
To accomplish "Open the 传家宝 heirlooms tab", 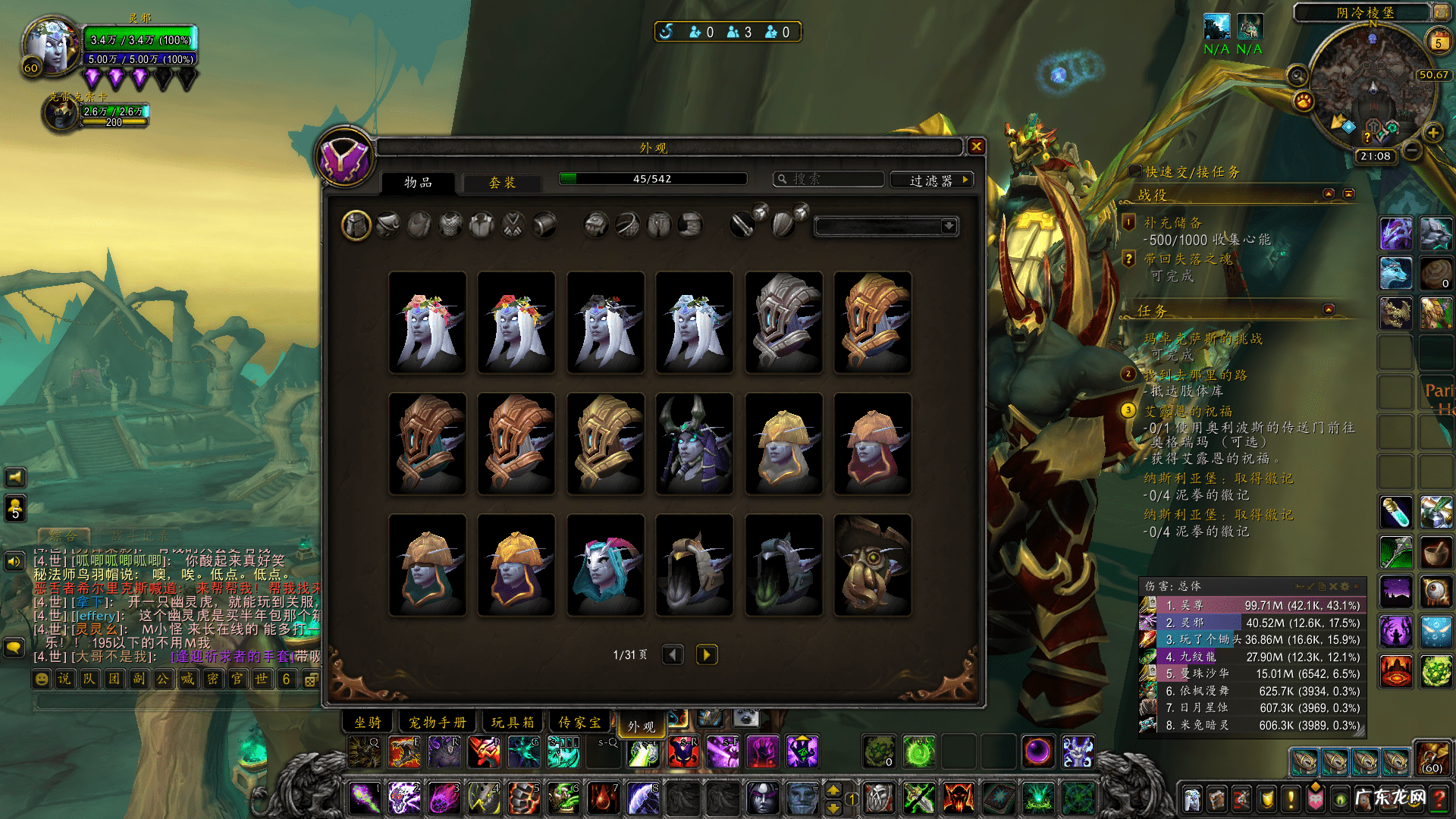I will [580, 722].
